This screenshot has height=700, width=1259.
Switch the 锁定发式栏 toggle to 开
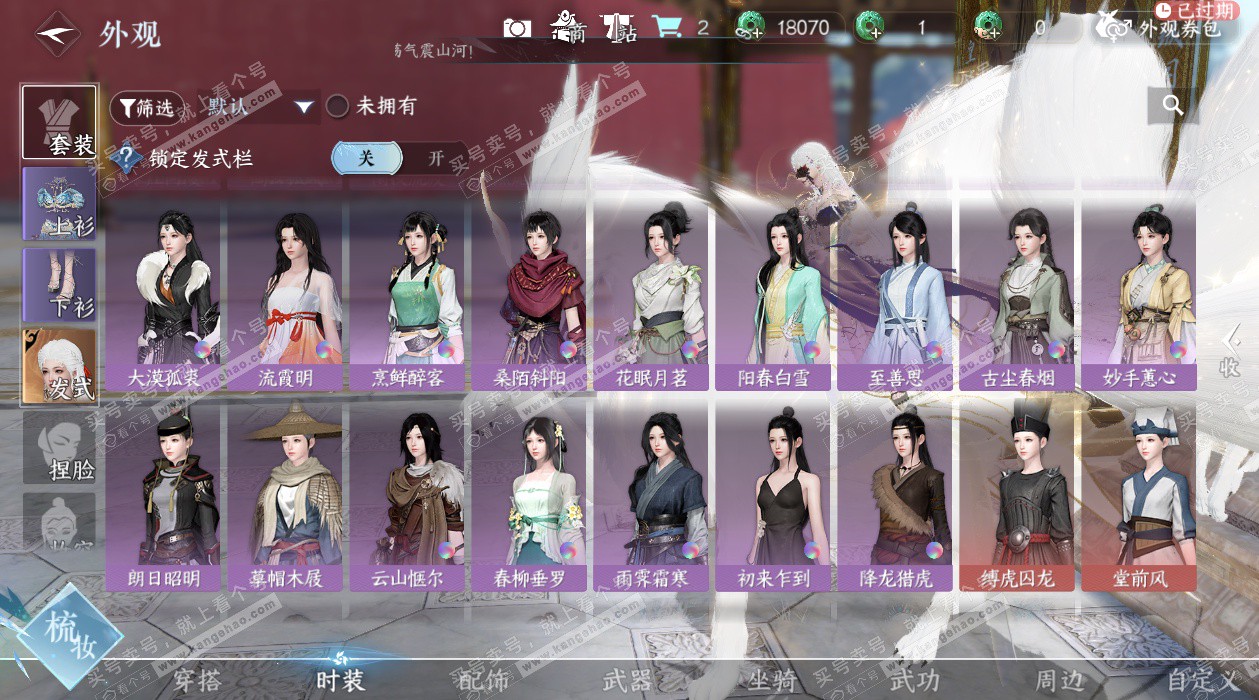[x=436, y=158]
